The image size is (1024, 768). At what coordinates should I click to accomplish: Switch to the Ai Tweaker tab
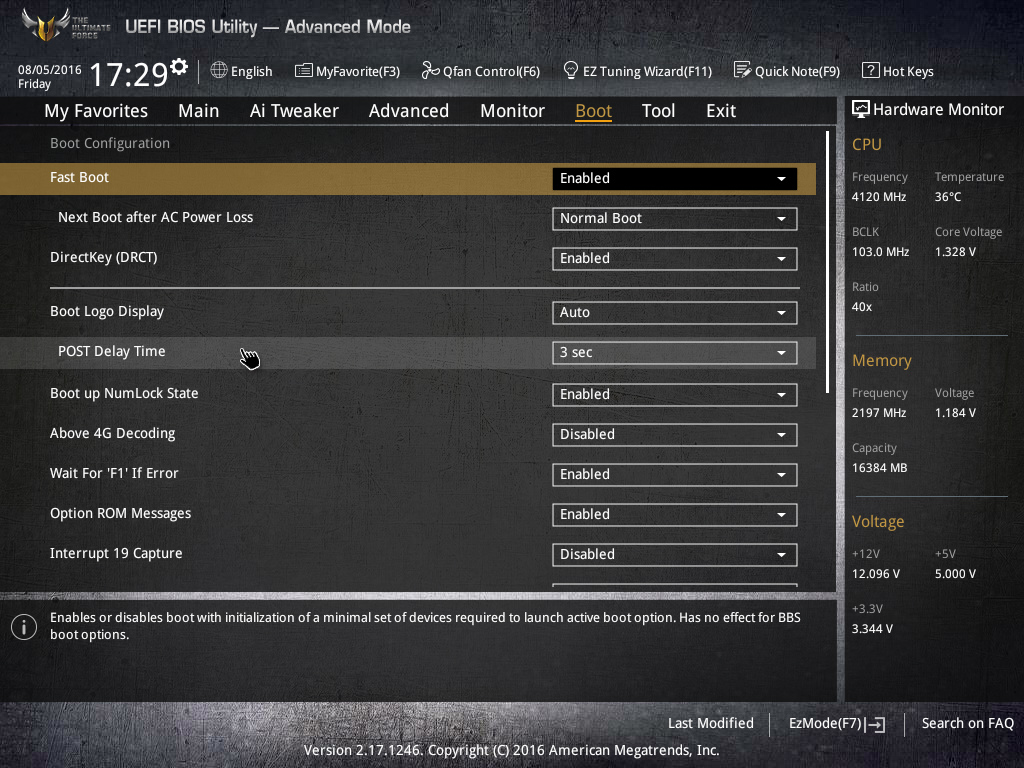click(294, 111)
